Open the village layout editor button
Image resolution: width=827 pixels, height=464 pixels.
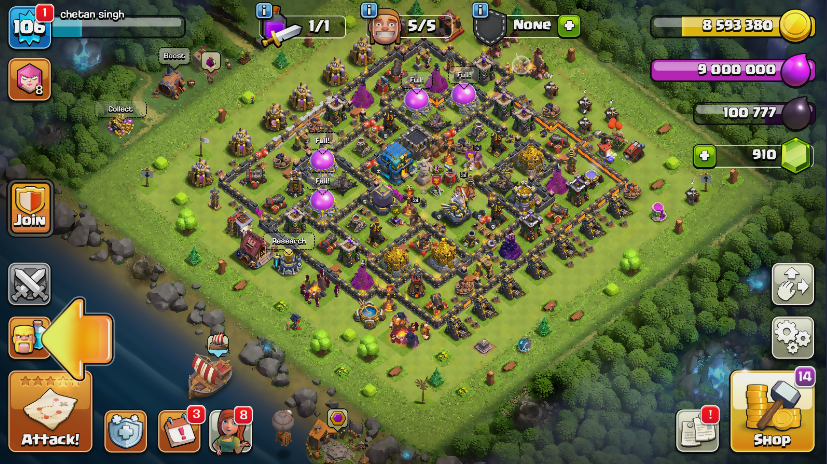[x=792, y=284]
